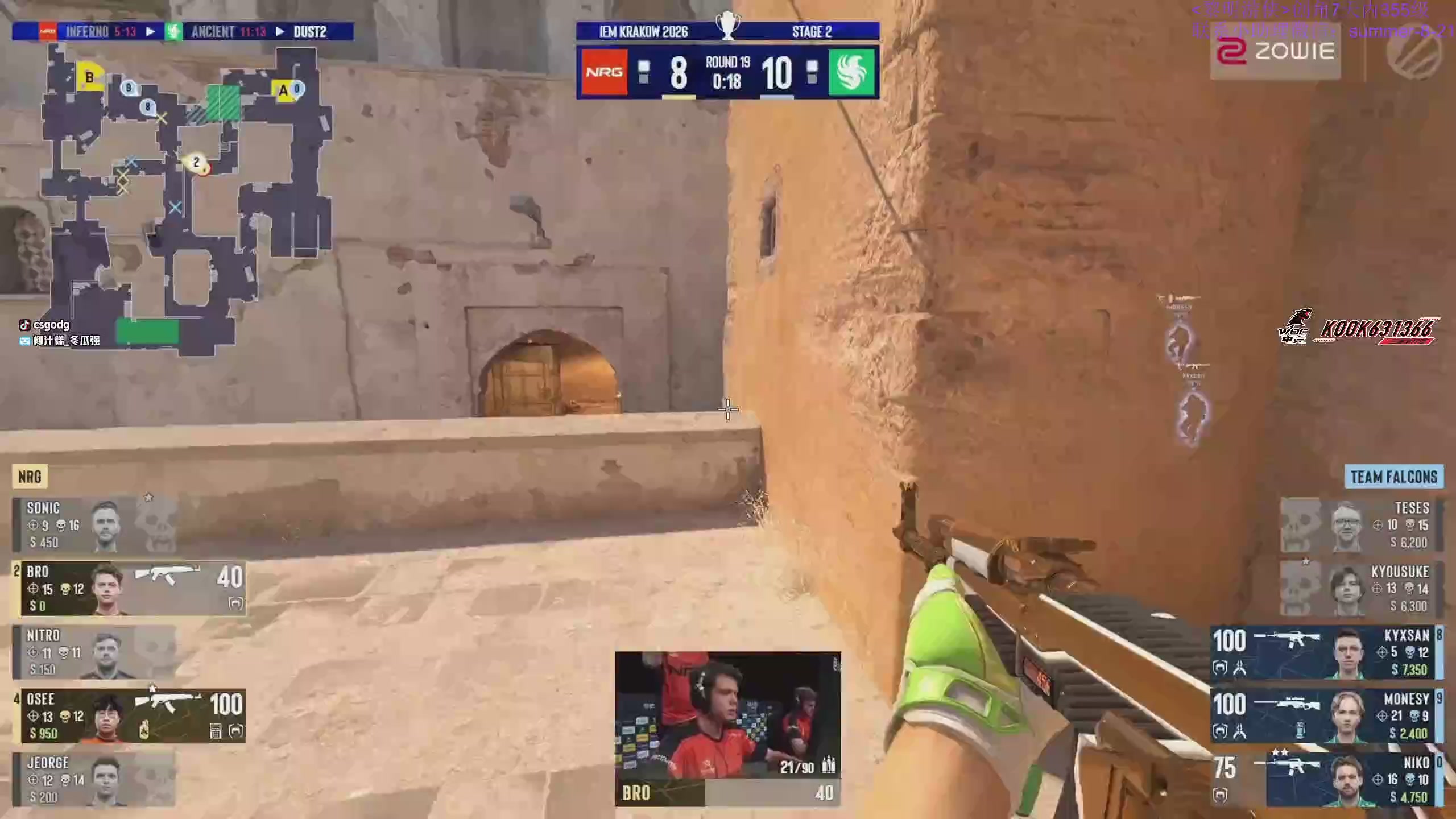Choose Nitro's player row
Image resolution: width=1456 pixels, height=819 pixels.
pos(94,652)
